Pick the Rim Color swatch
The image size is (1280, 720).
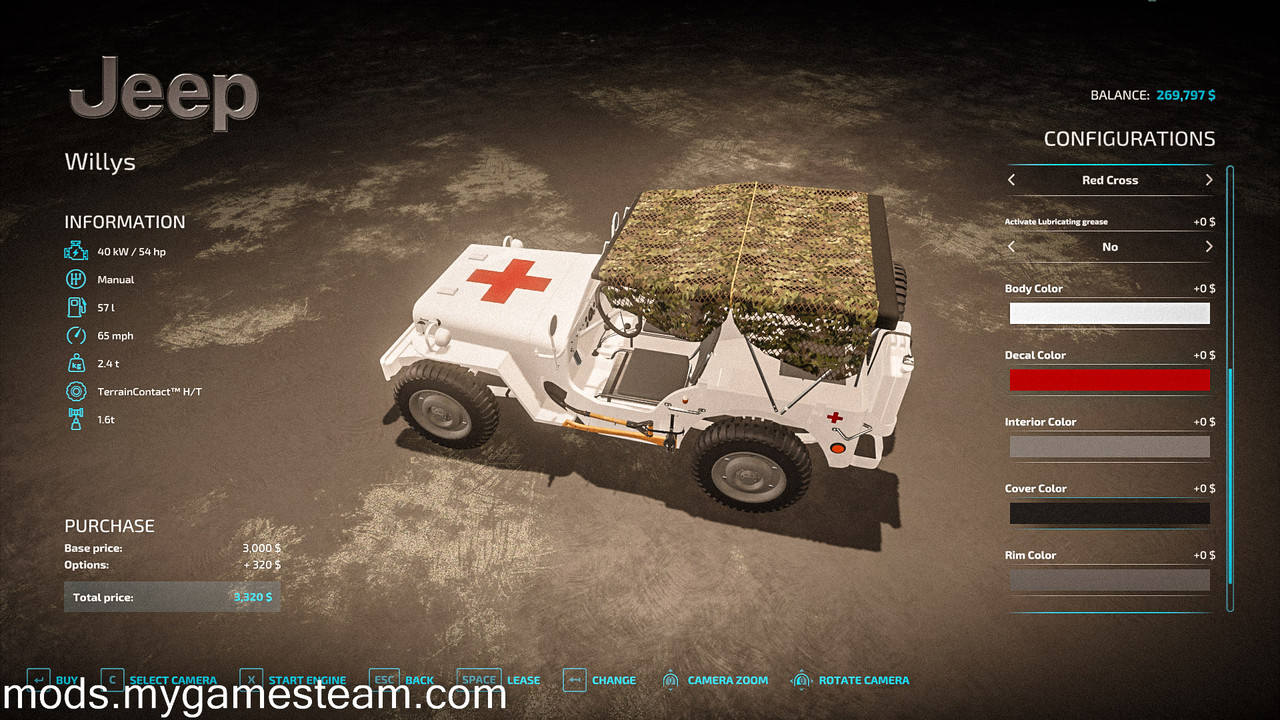[1109, 580]
